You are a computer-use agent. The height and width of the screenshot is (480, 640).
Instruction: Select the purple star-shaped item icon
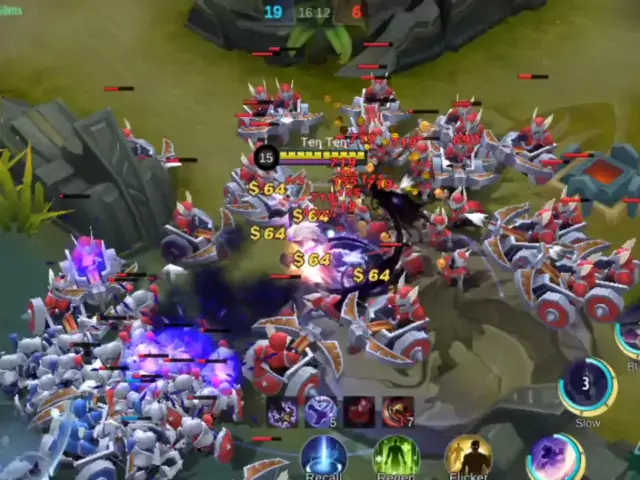tap(282, 411)
